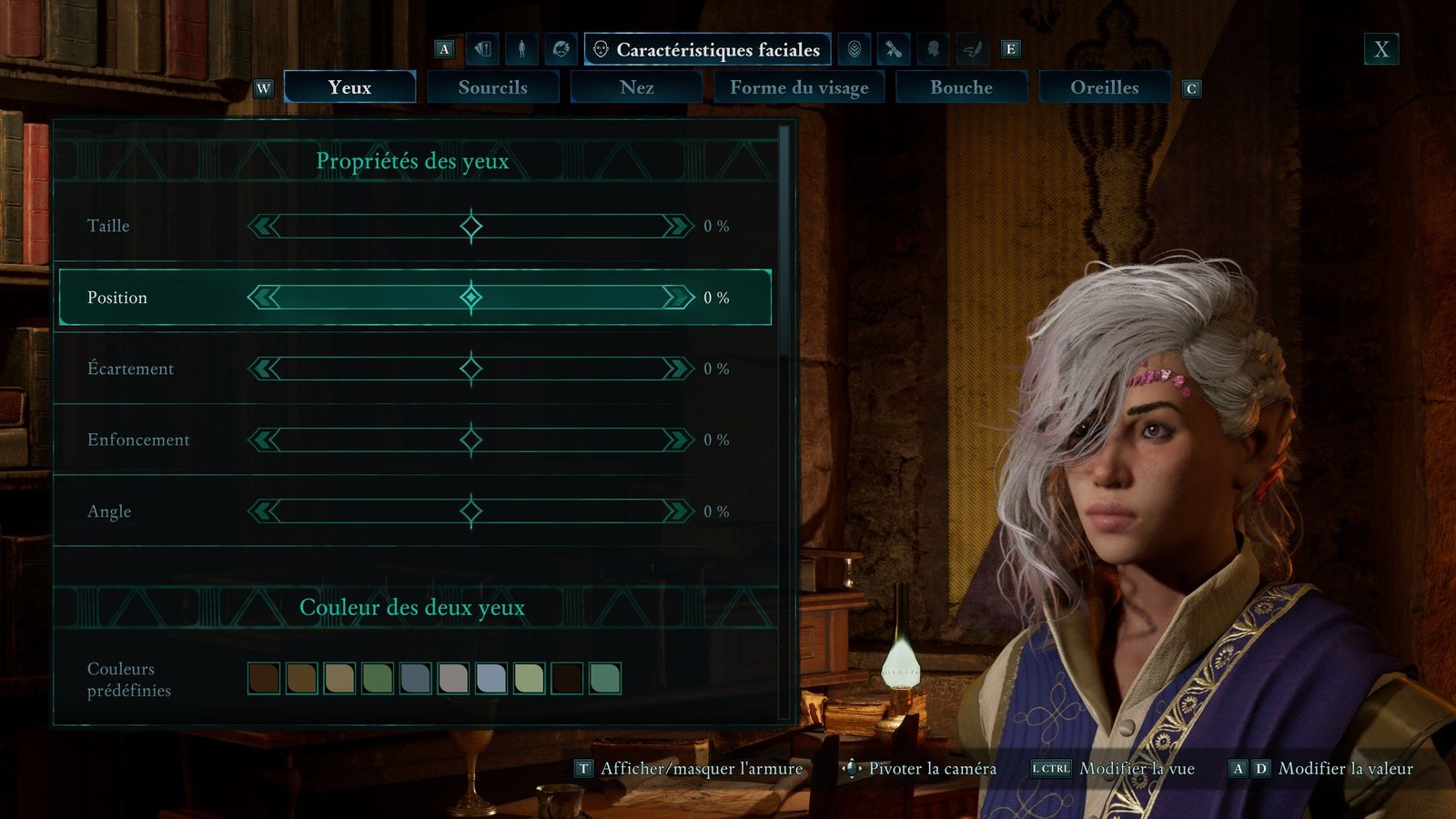Select the Yeux tab
This screenshot has height=819, width=1456.
coord(349,87)
